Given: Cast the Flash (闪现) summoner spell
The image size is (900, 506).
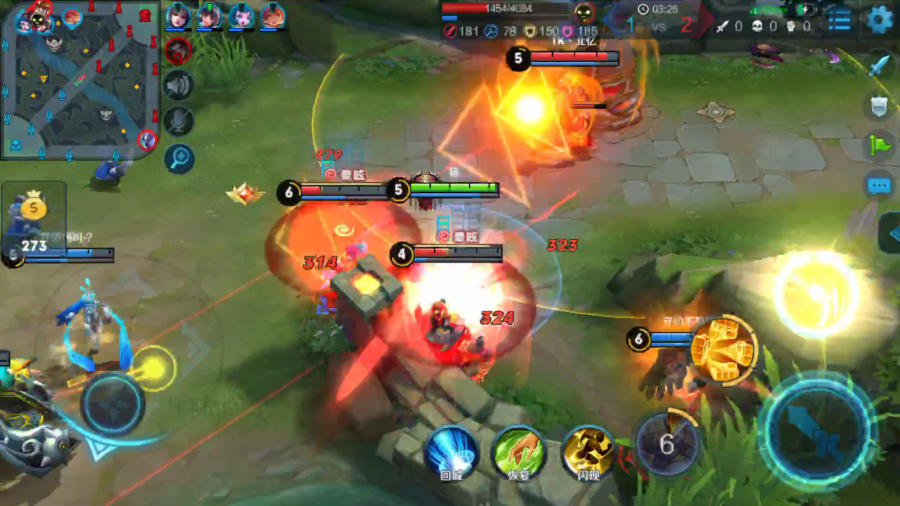Looking at the screenshot, I should tap(587, 450).
